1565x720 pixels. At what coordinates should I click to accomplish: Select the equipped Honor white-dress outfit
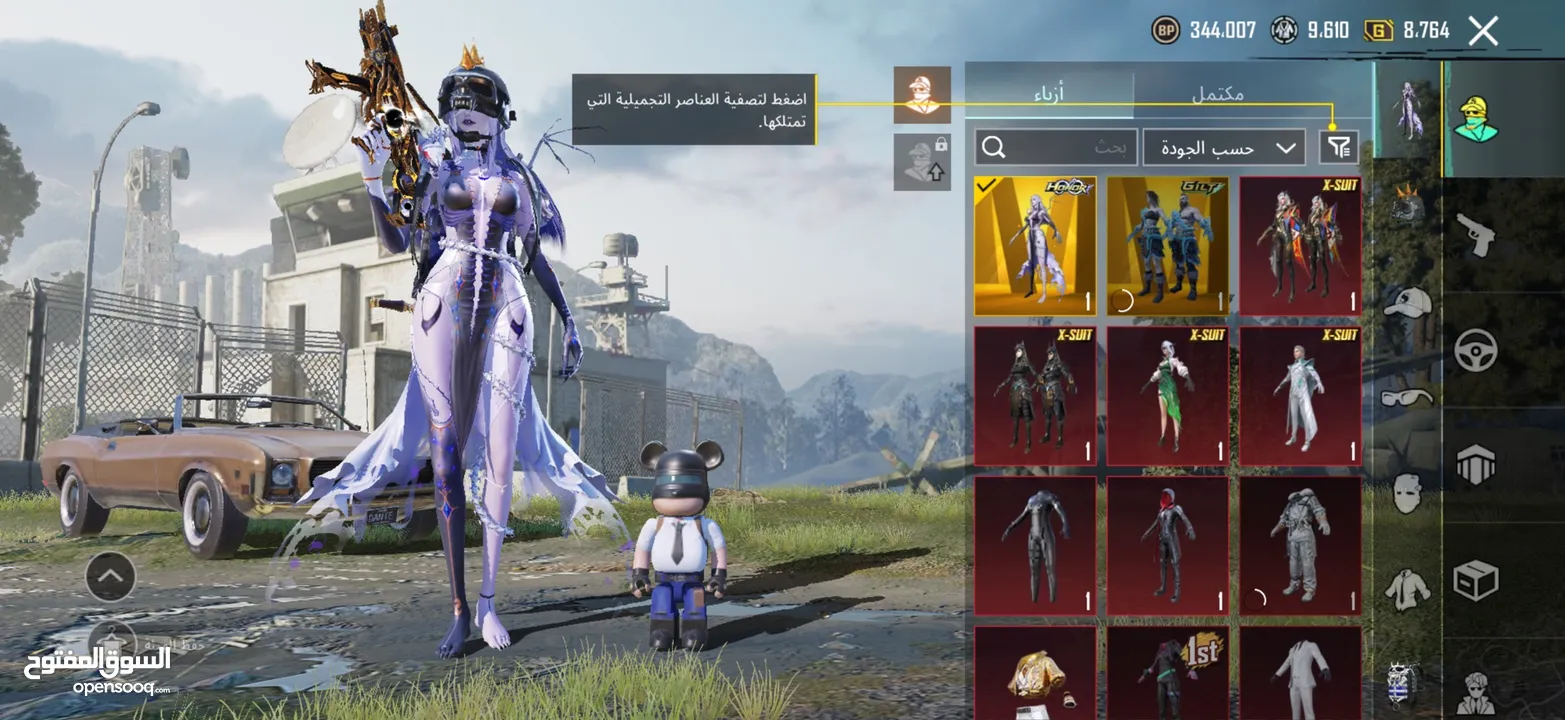(x=1035, y=246)
